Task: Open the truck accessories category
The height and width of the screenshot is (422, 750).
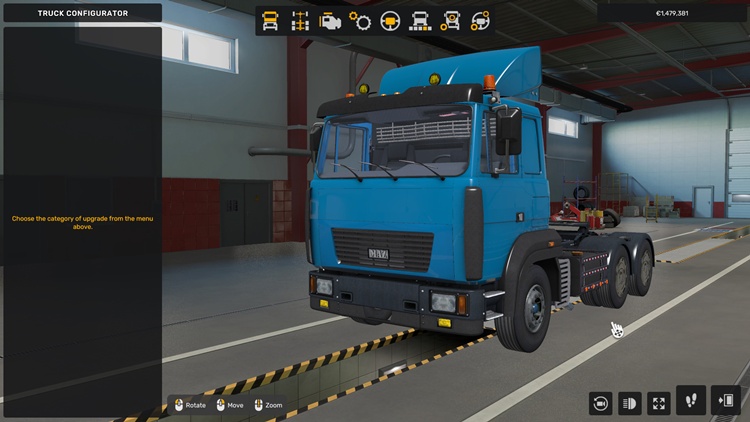Action: coord(451,21)
